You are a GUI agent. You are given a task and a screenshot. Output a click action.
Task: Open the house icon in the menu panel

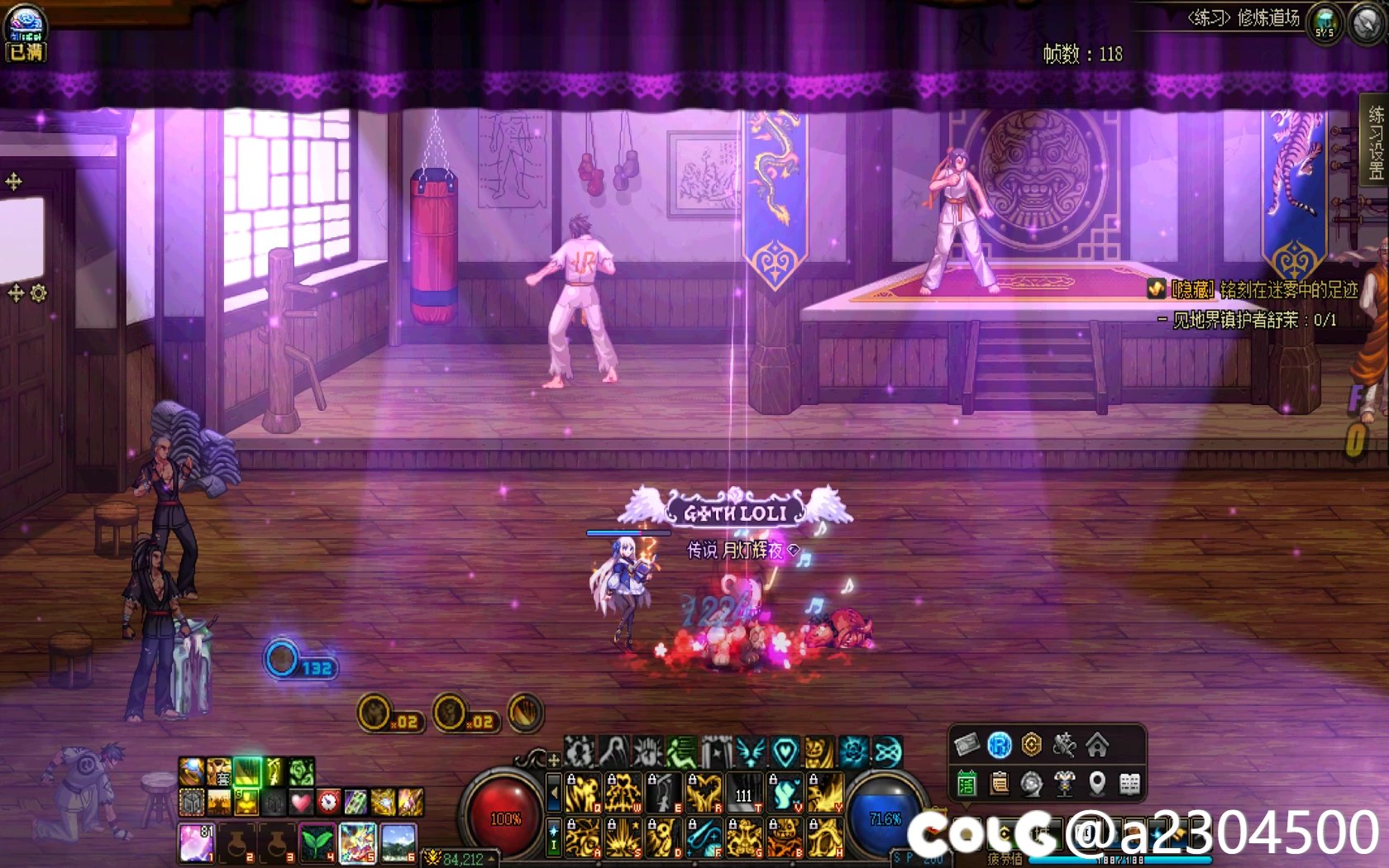coord(1097,746)
